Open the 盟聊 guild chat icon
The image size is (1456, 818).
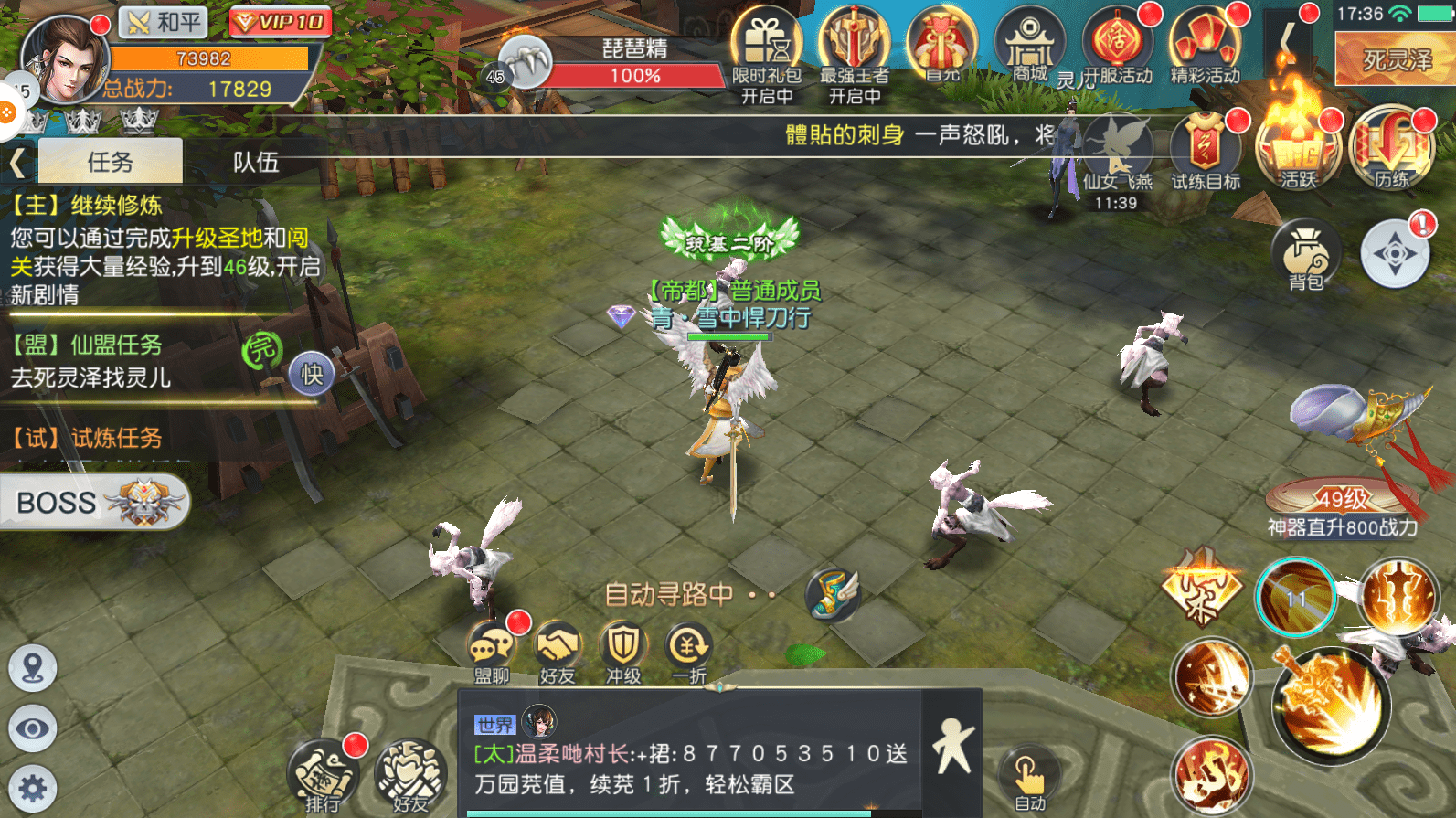click(492, 649)
